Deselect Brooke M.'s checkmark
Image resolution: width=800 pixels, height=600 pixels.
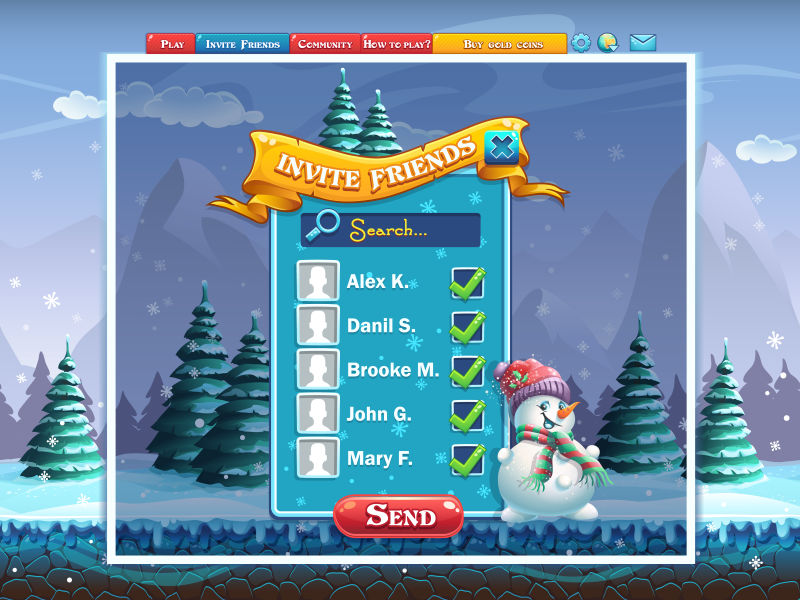(467, 371)
